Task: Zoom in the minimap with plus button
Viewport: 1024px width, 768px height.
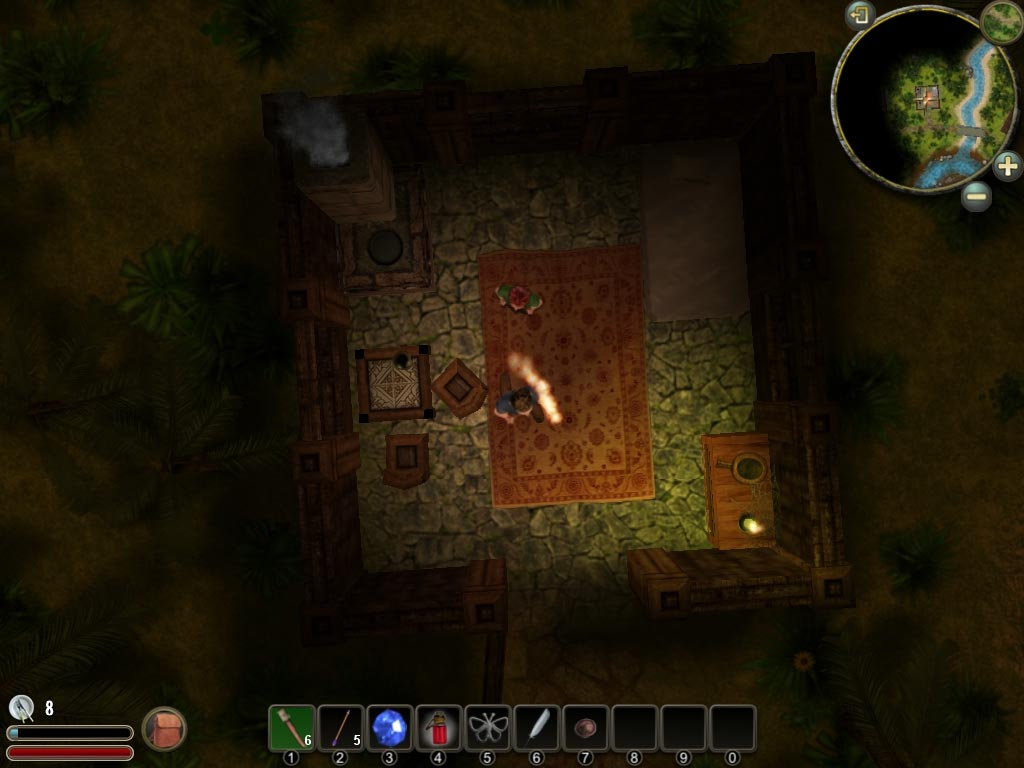Action: pos(1007,165)
